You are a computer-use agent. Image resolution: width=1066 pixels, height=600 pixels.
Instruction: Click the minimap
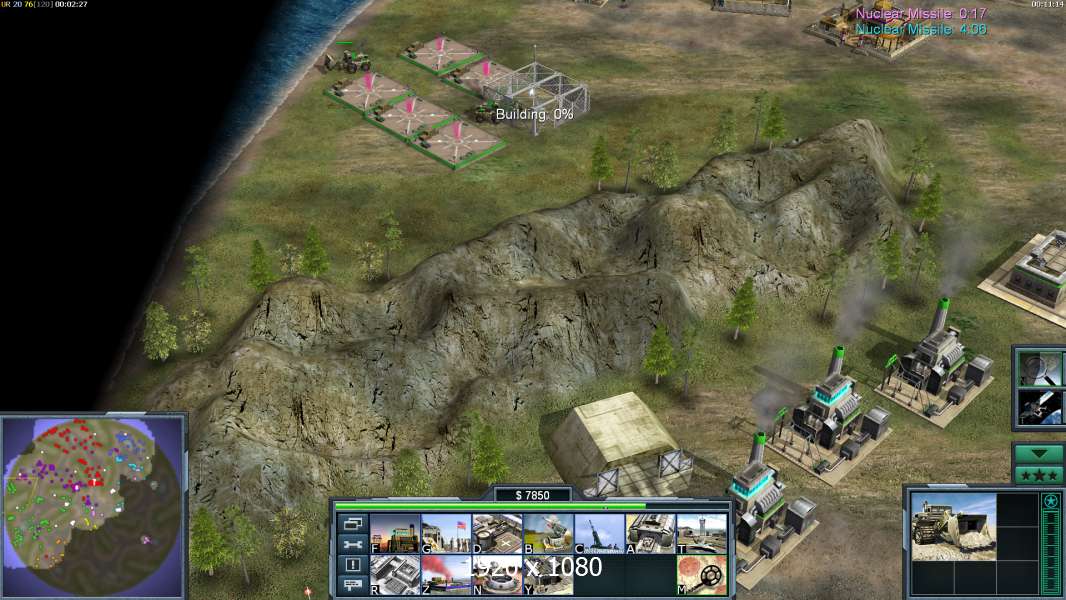[x=92, y=494]
